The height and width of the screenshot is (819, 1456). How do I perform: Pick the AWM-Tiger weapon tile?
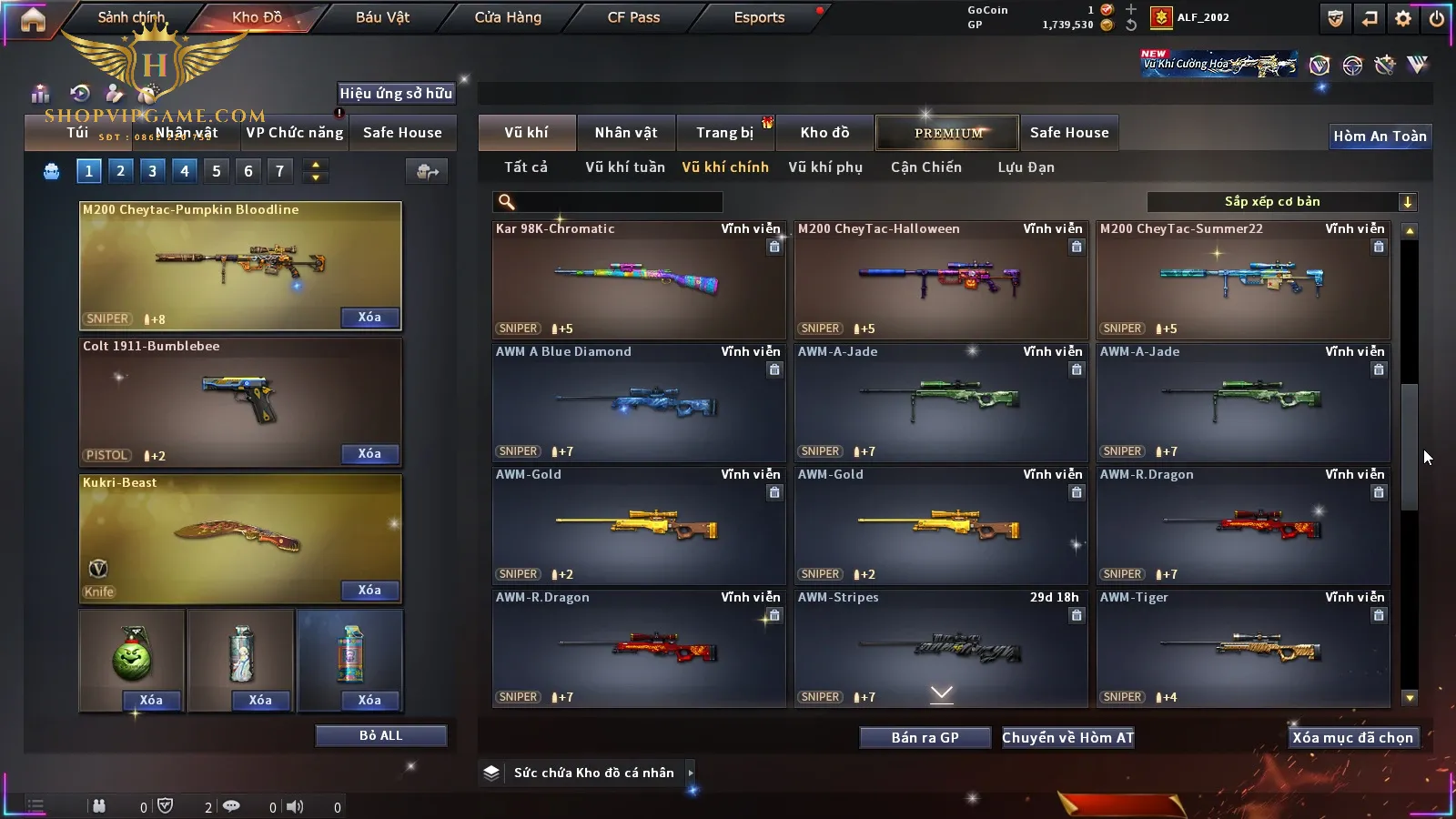pyautogui.click(x=1242, y=648)
